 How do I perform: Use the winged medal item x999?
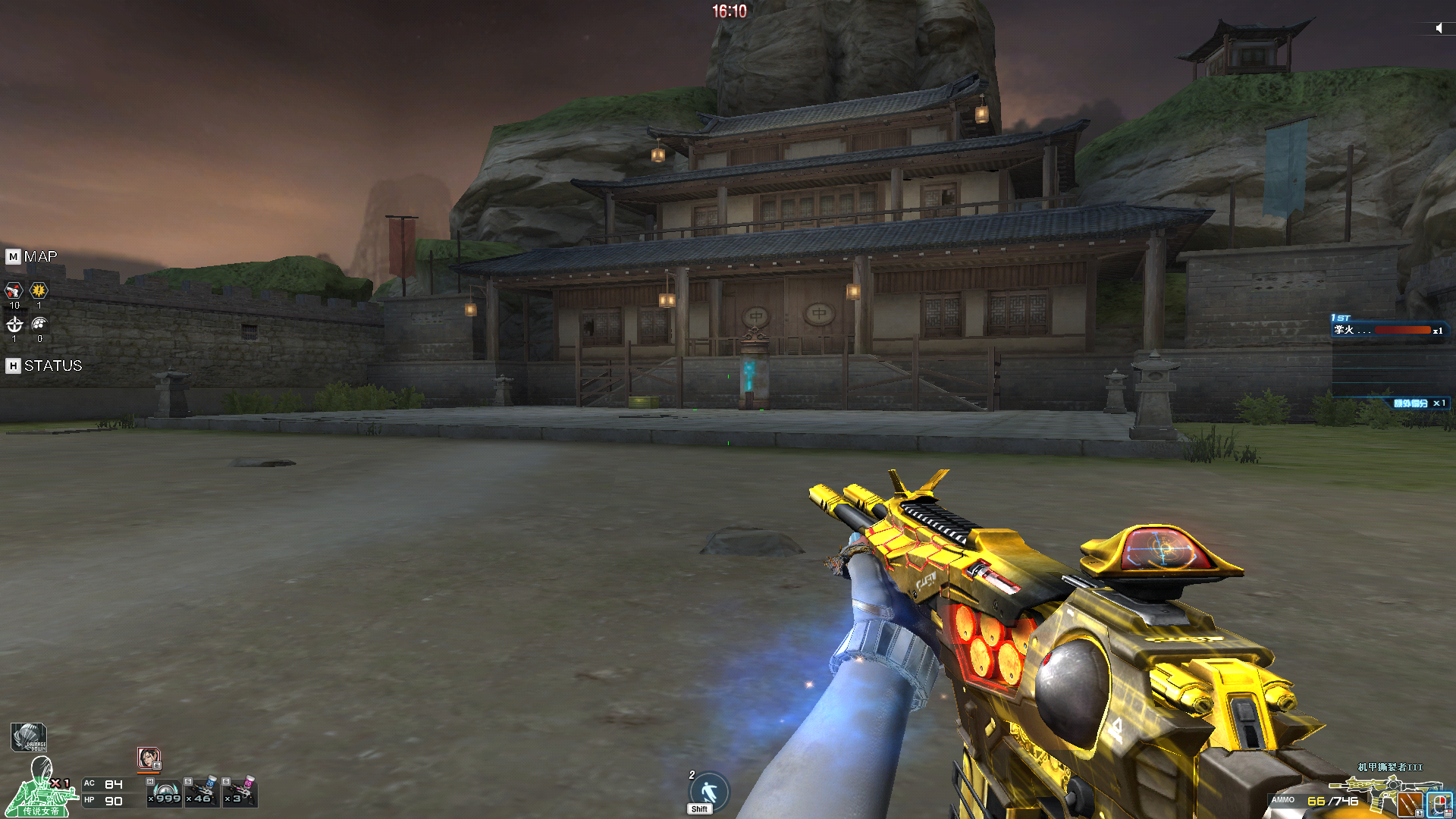click(x=165, y=792)
